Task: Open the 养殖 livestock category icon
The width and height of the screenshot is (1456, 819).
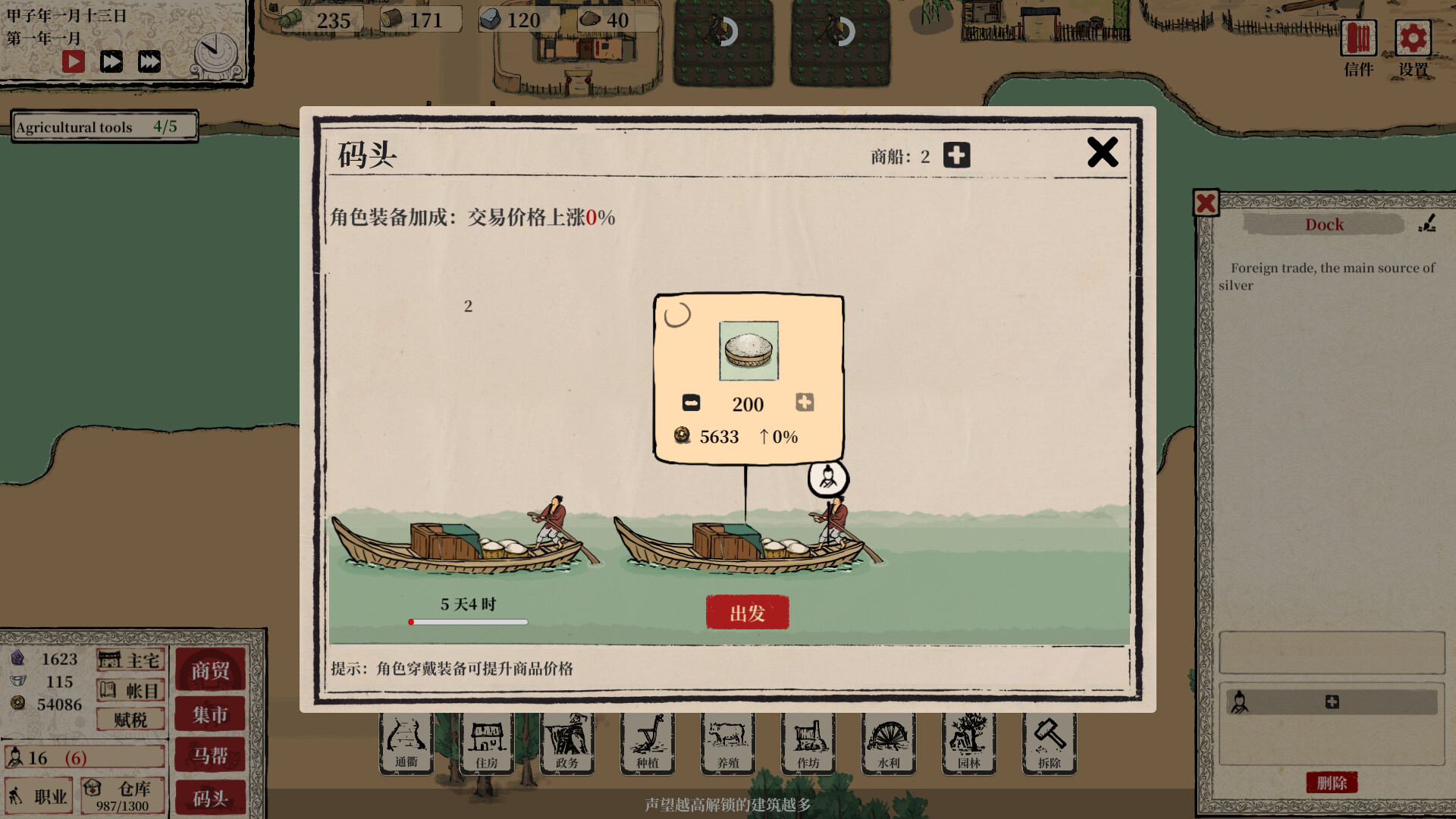Action: tap(727, 742)
